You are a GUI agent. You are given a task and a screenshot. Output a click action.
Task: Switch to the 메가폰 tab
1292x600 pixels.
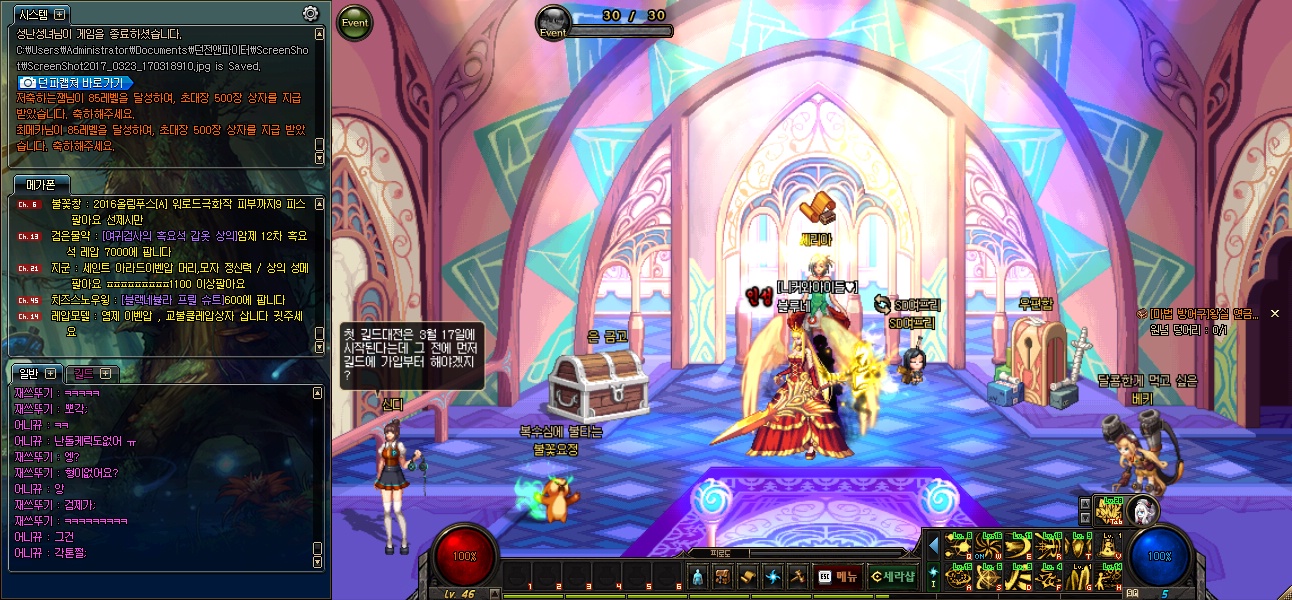click(41, 184)
